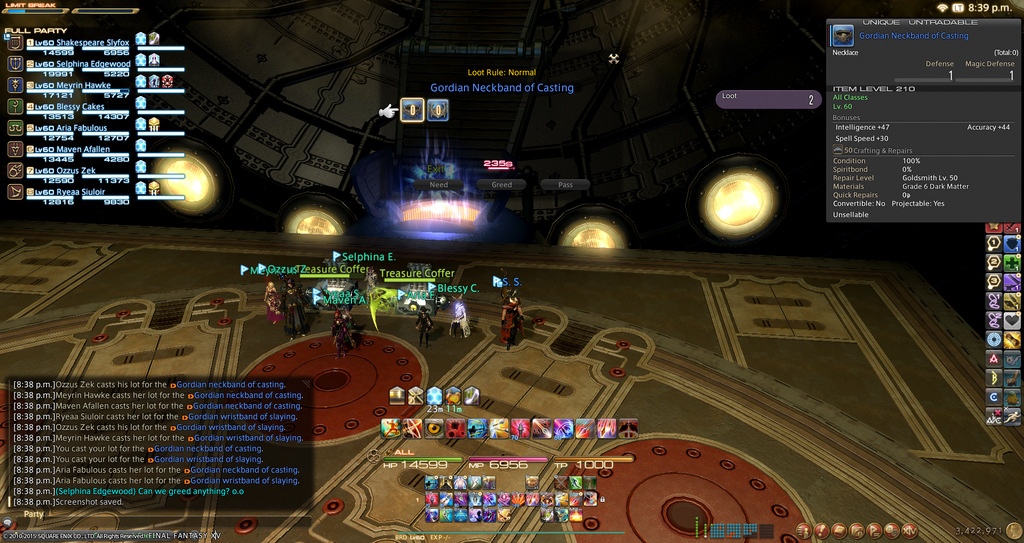Select the second loot item icon
Viewport: 1024px width, 543px height.
coord(437,111)
